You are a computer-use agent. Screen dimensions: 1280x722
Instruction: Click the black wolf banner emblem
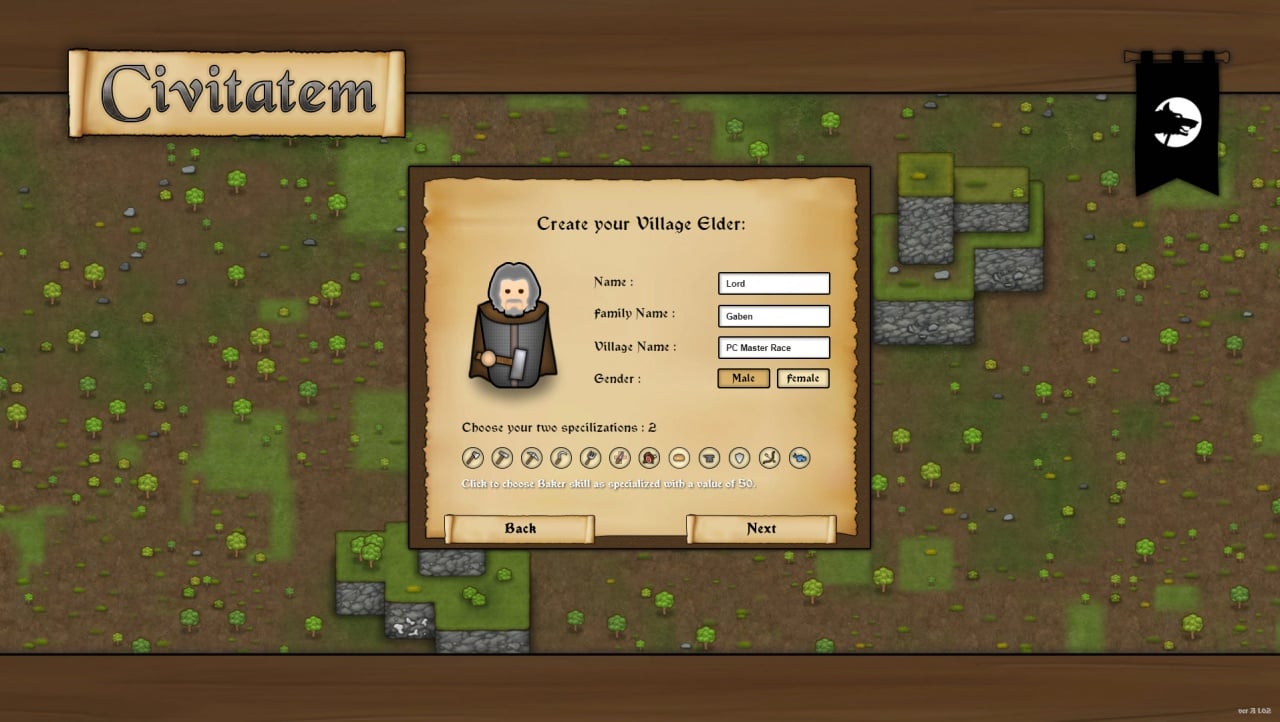point(1177,123)
